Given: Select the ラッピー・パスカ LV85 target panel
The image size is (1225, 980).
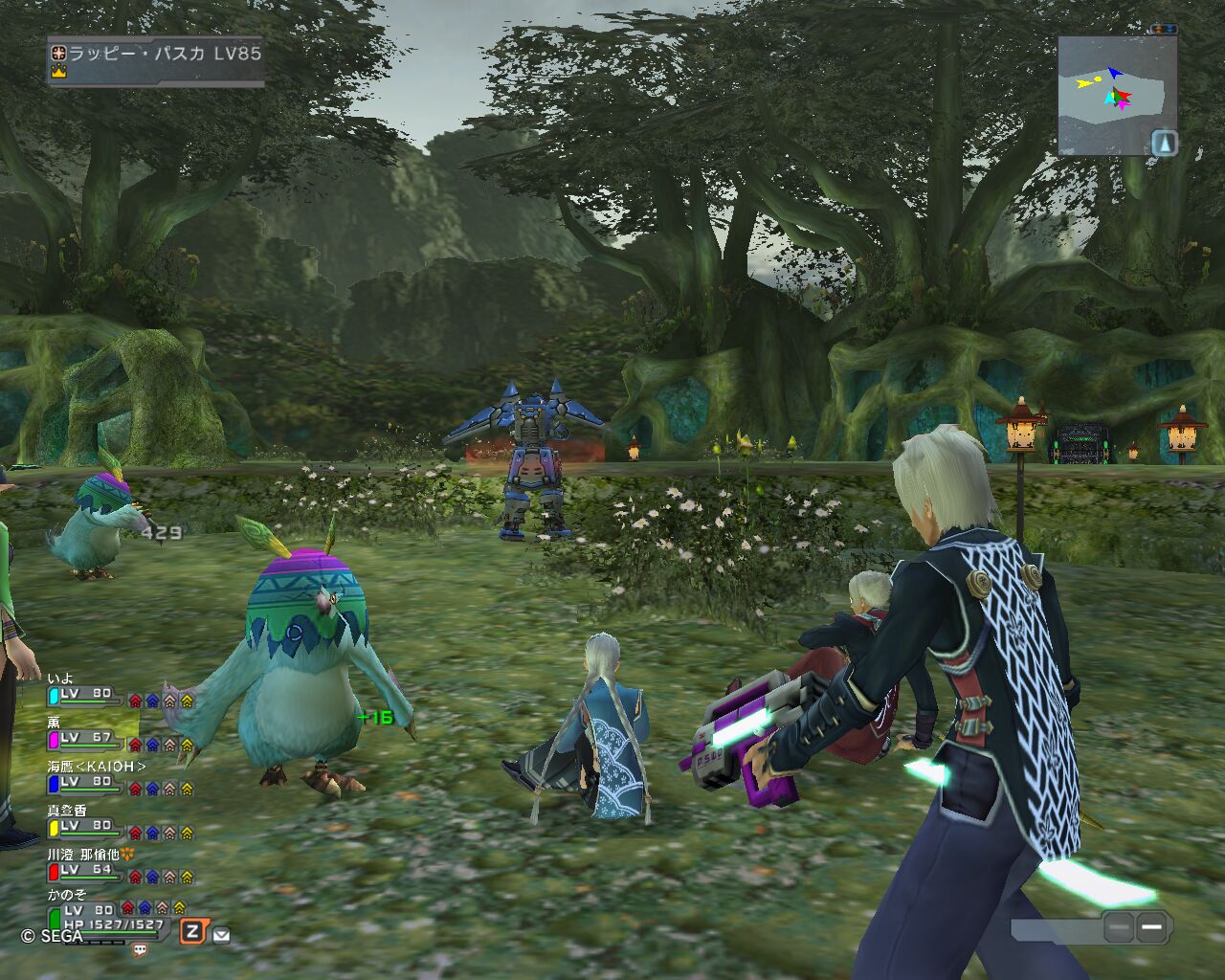Looking at the screenshot, I should pyautogui.click(x=156, y=61).
